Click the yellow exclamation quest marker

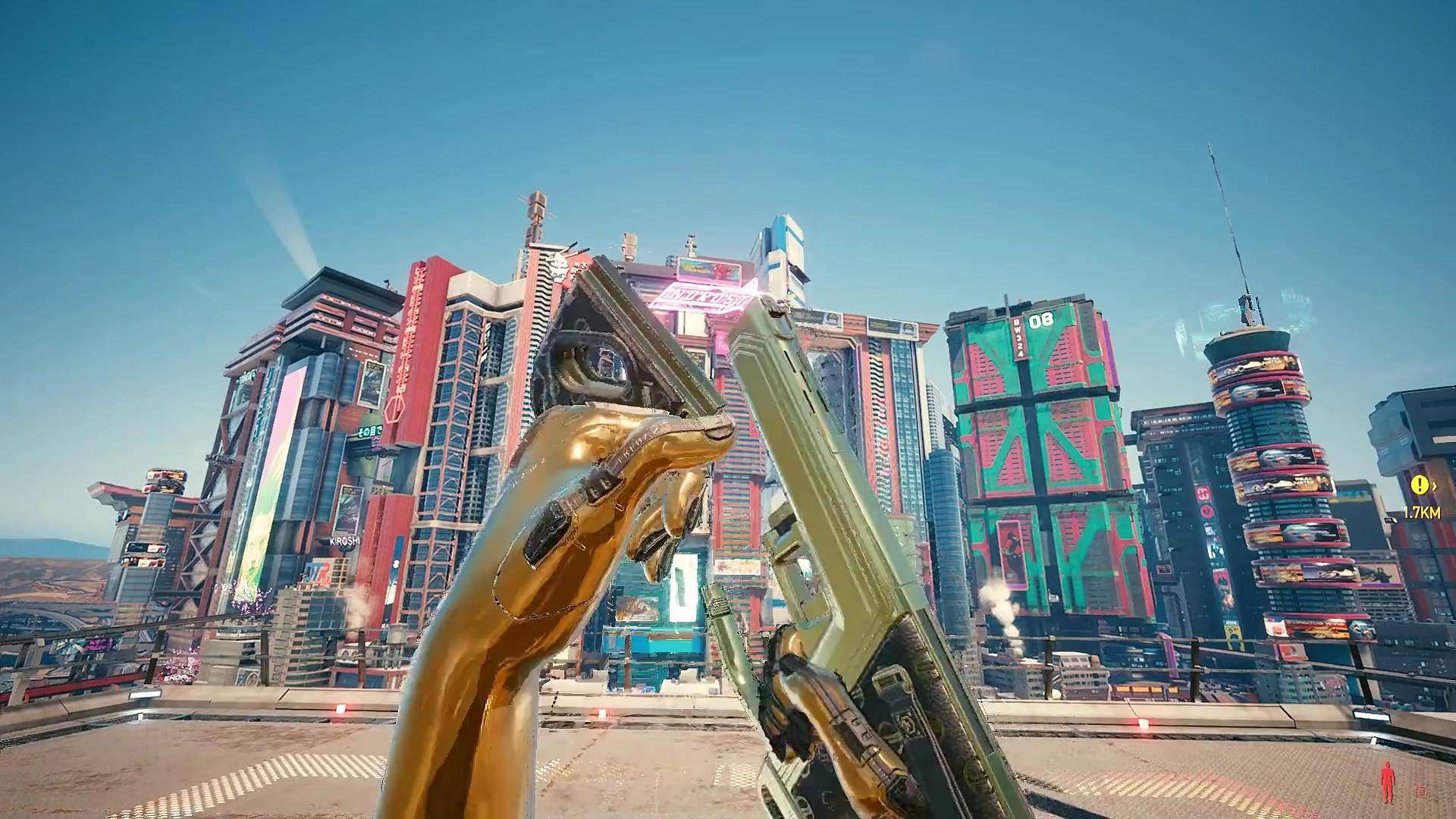point(1418,485)
